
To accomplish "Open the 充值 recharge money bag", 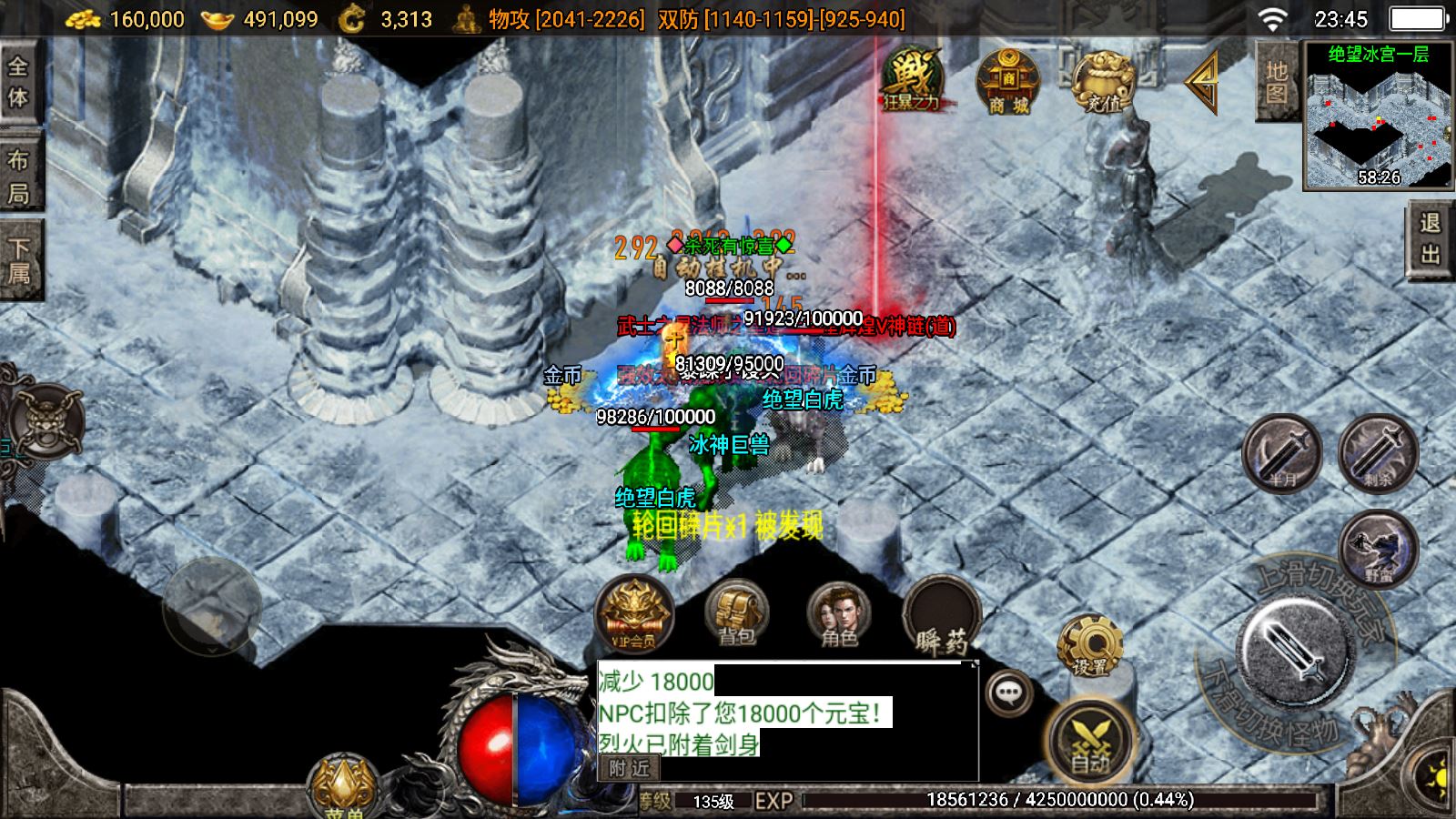I will [x=1103, y=82].
